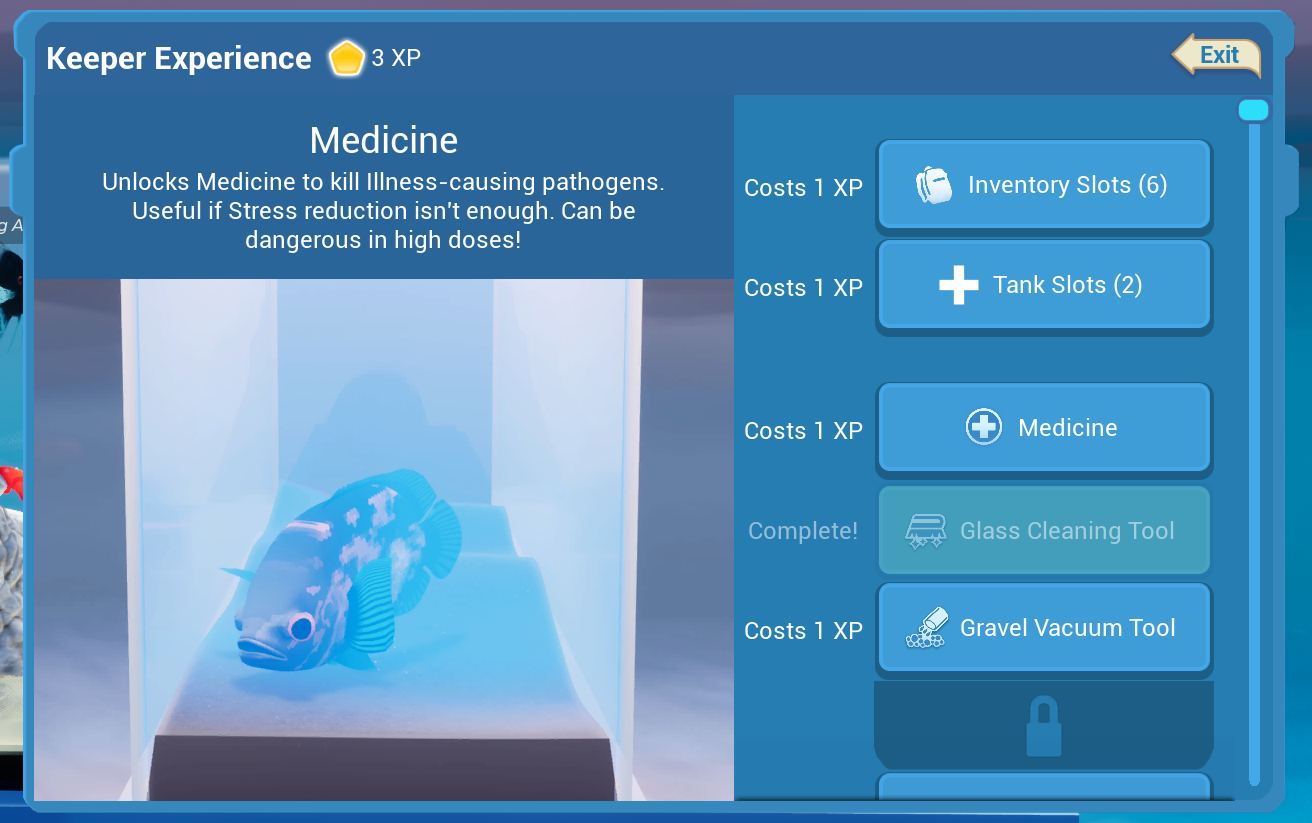Image resolution: width=1312 pixels, height=823 pixels.
Task: Unlock the Medicine skill
Action: click(1043, 427)
